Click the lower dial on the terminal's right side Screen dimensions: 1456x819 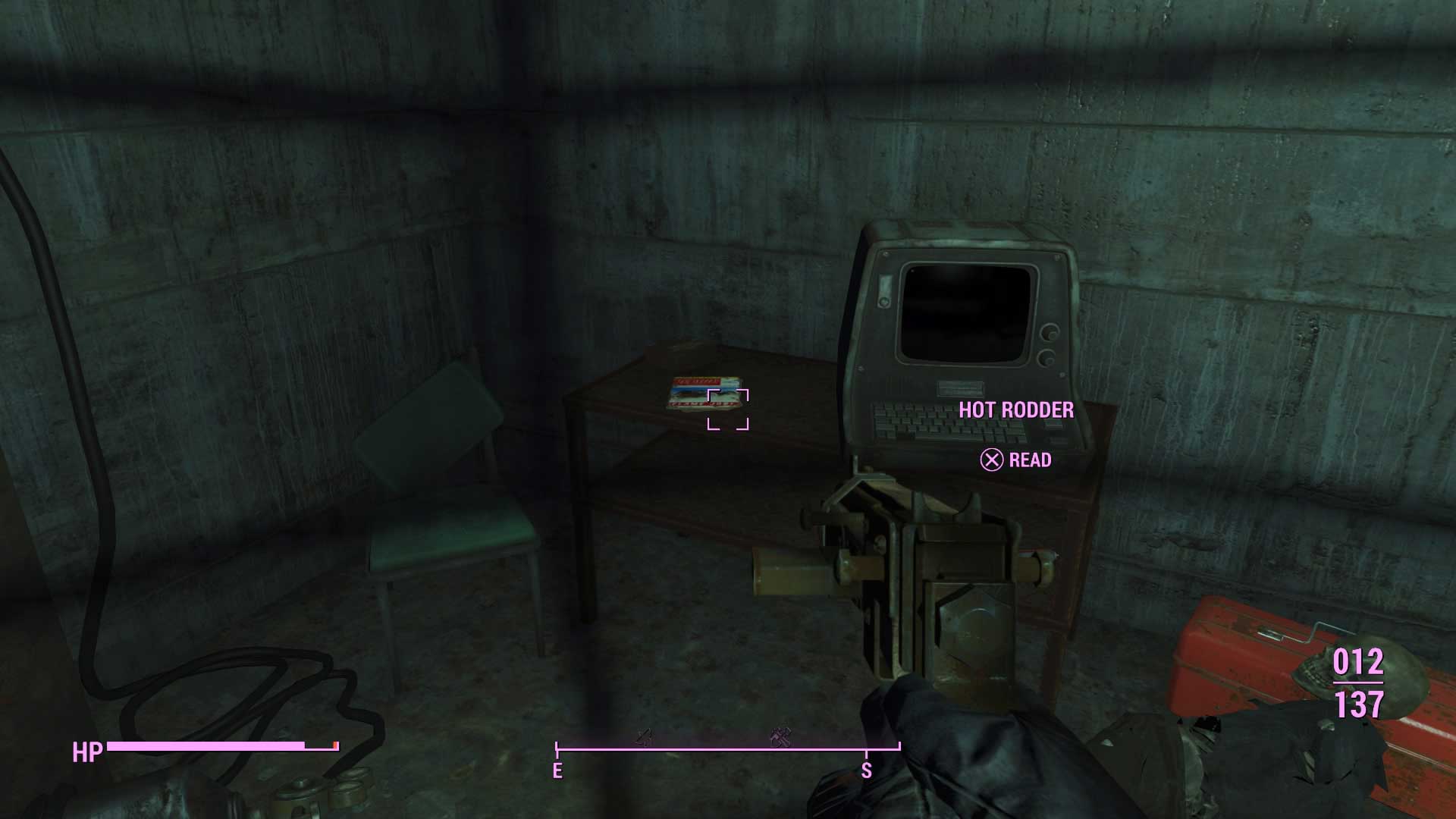pos(1049,358)
